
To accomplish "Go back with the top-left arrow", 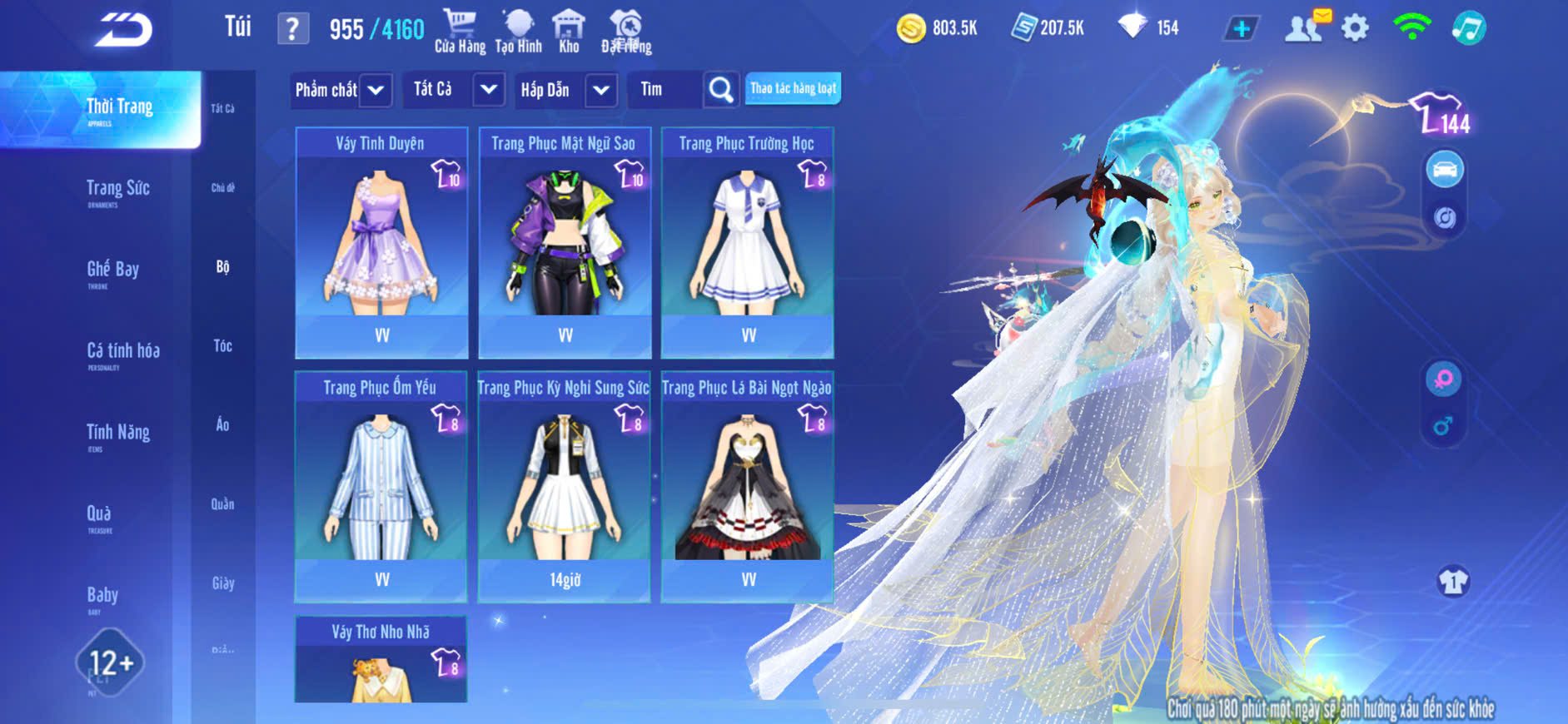I will [123, 30].
